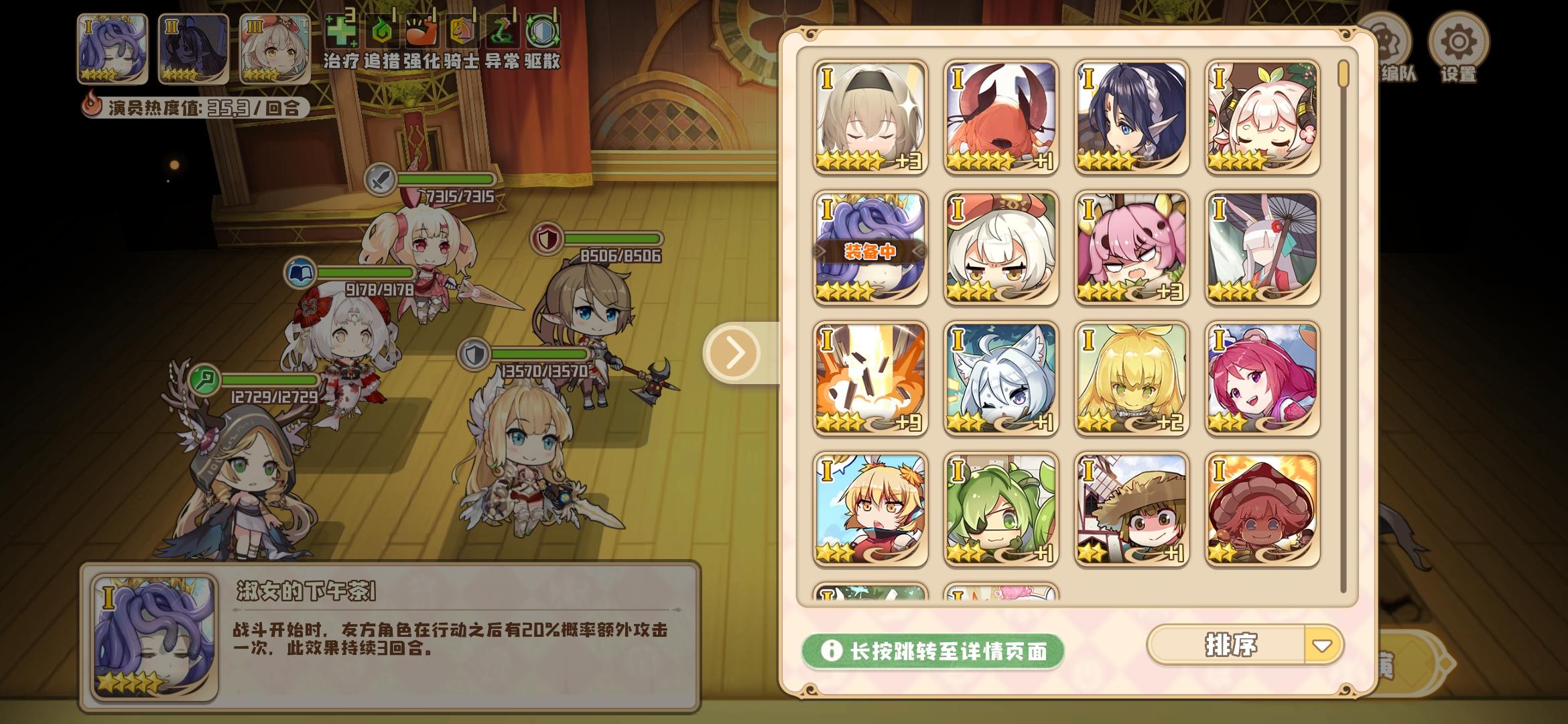Screen dimensions: 1568x724
Task: Tap the 骑士 (Knight) skill icon
Action: click(463, 30)
